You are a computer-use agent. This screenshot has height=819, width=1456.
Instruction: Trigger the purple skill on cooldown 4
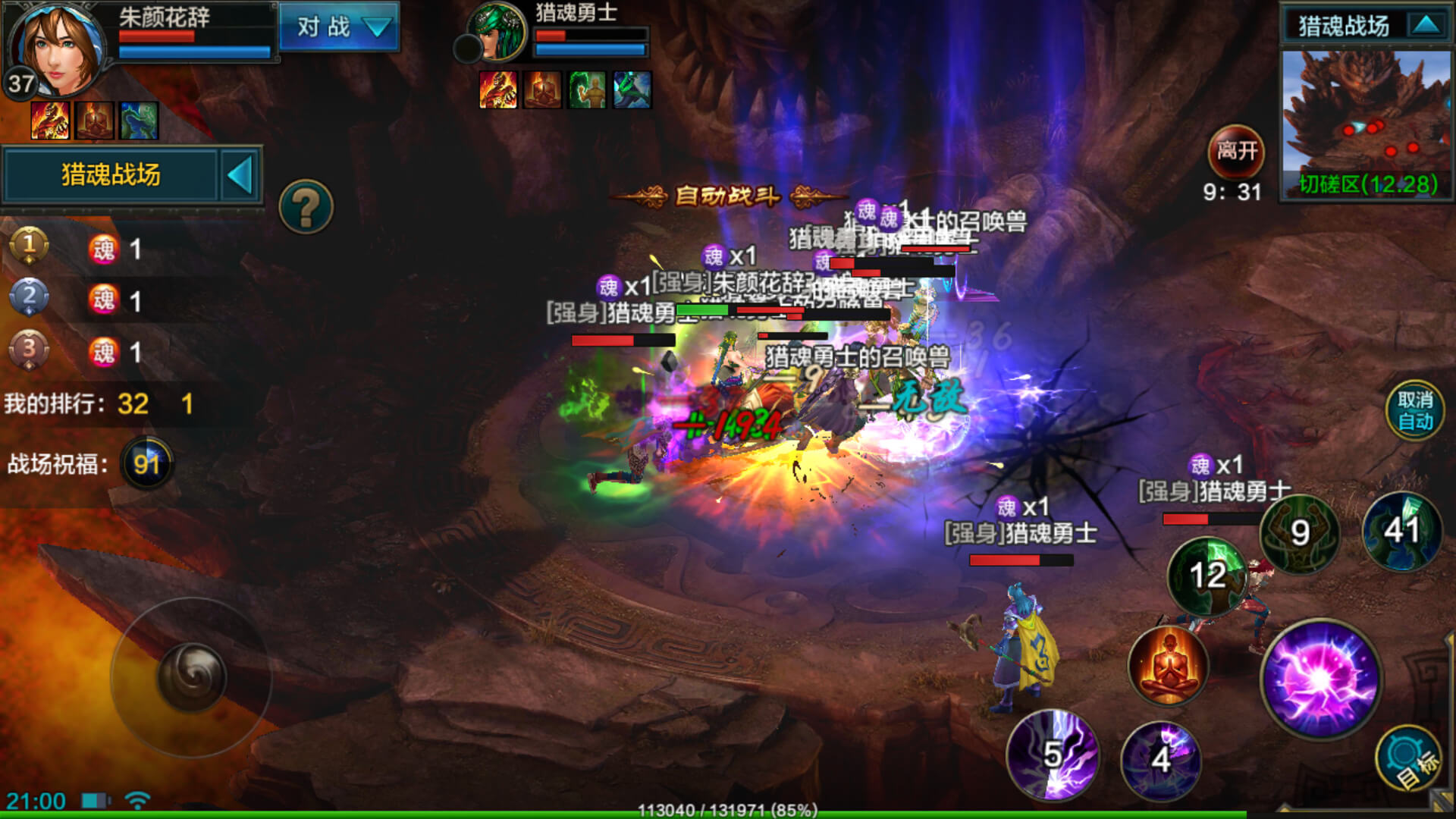point(1160,759)
